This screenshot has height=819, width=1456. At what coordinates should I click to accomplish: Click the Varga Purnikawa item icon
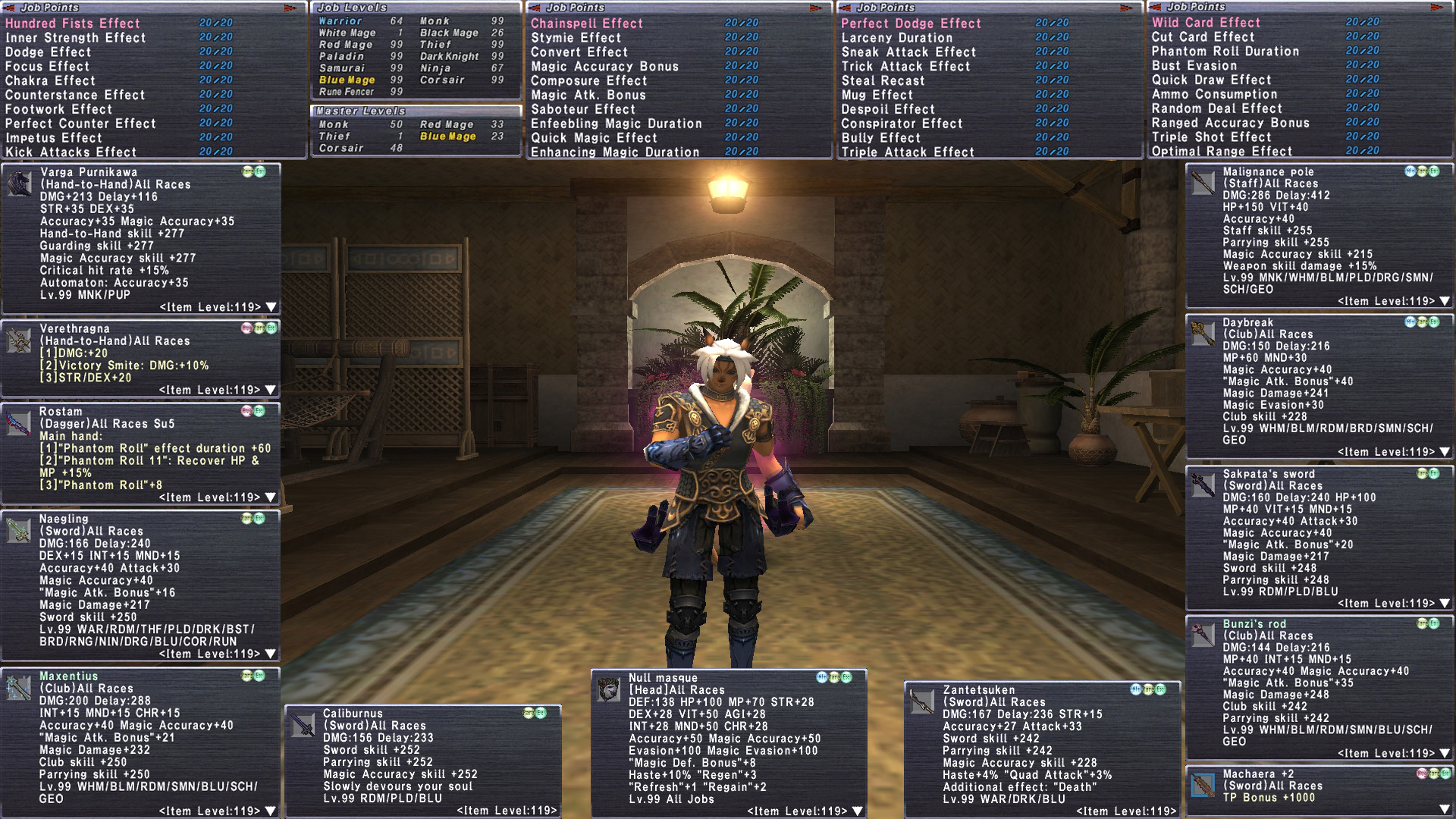(19, 184)
